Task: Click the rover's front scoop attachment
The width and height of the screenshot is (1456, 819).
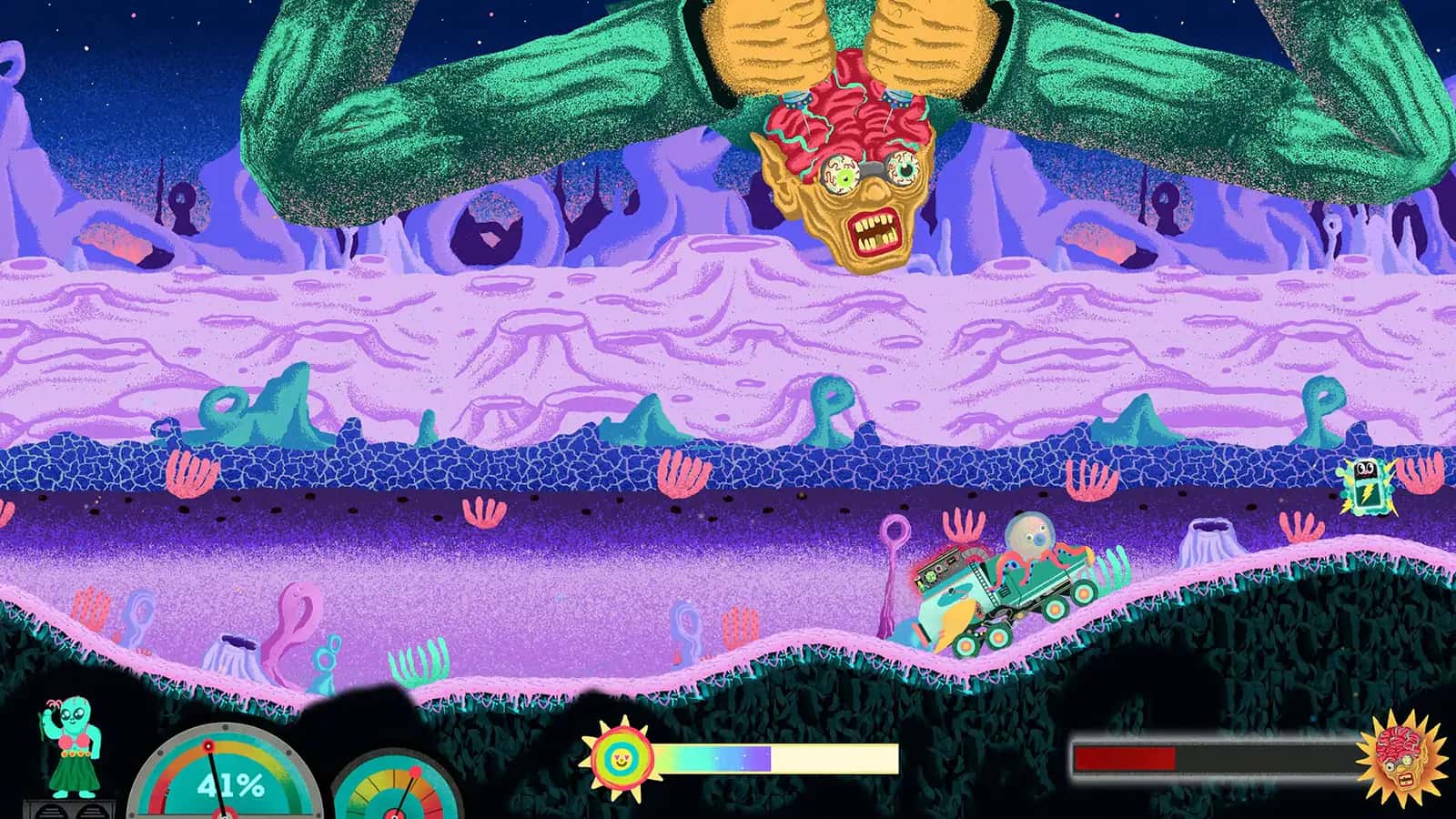Action: [x=951, y=614]
